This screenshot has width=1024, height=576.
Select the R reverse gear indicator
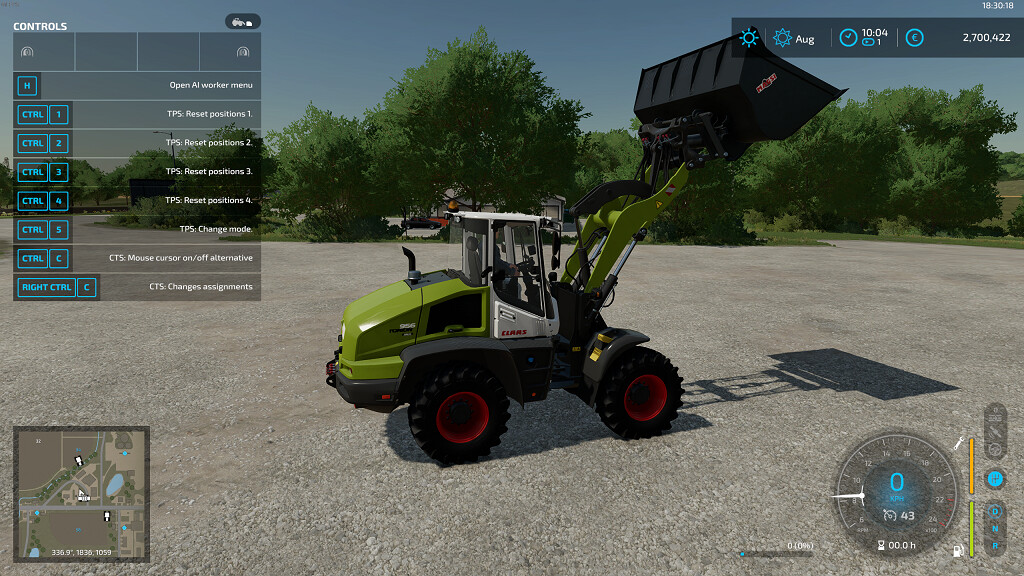click(x=994, y=546)
